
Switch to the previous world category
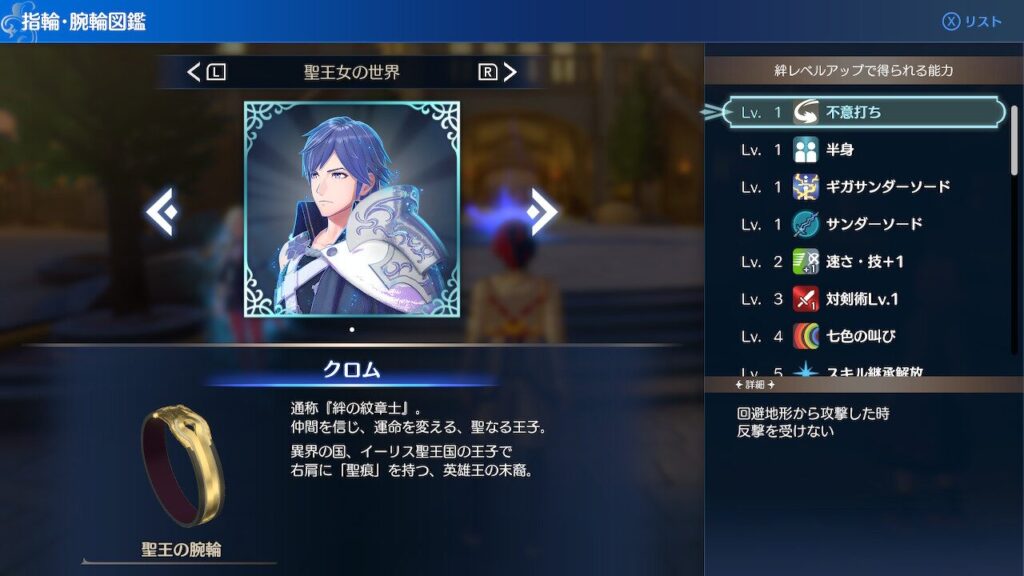pyautogui.click(x=207, y=72)
